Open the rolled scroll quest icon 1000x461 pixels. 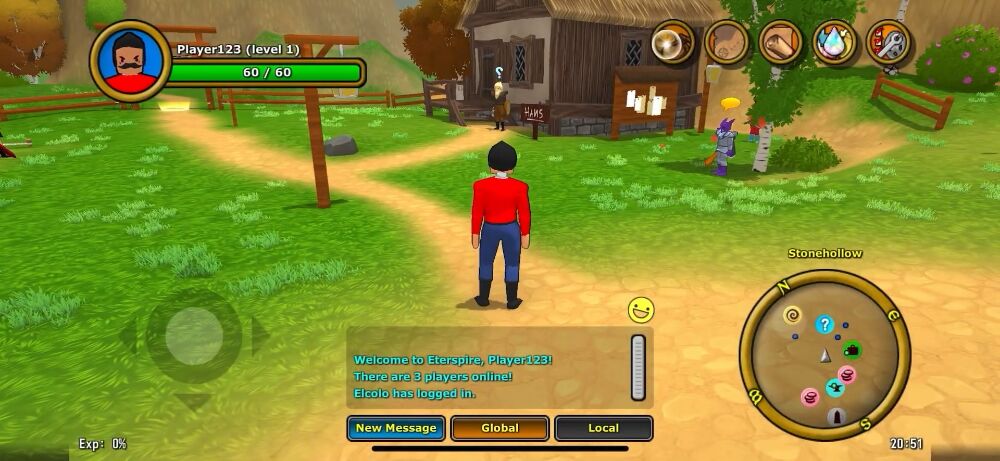pyautogui.click(x=781, y=43)
